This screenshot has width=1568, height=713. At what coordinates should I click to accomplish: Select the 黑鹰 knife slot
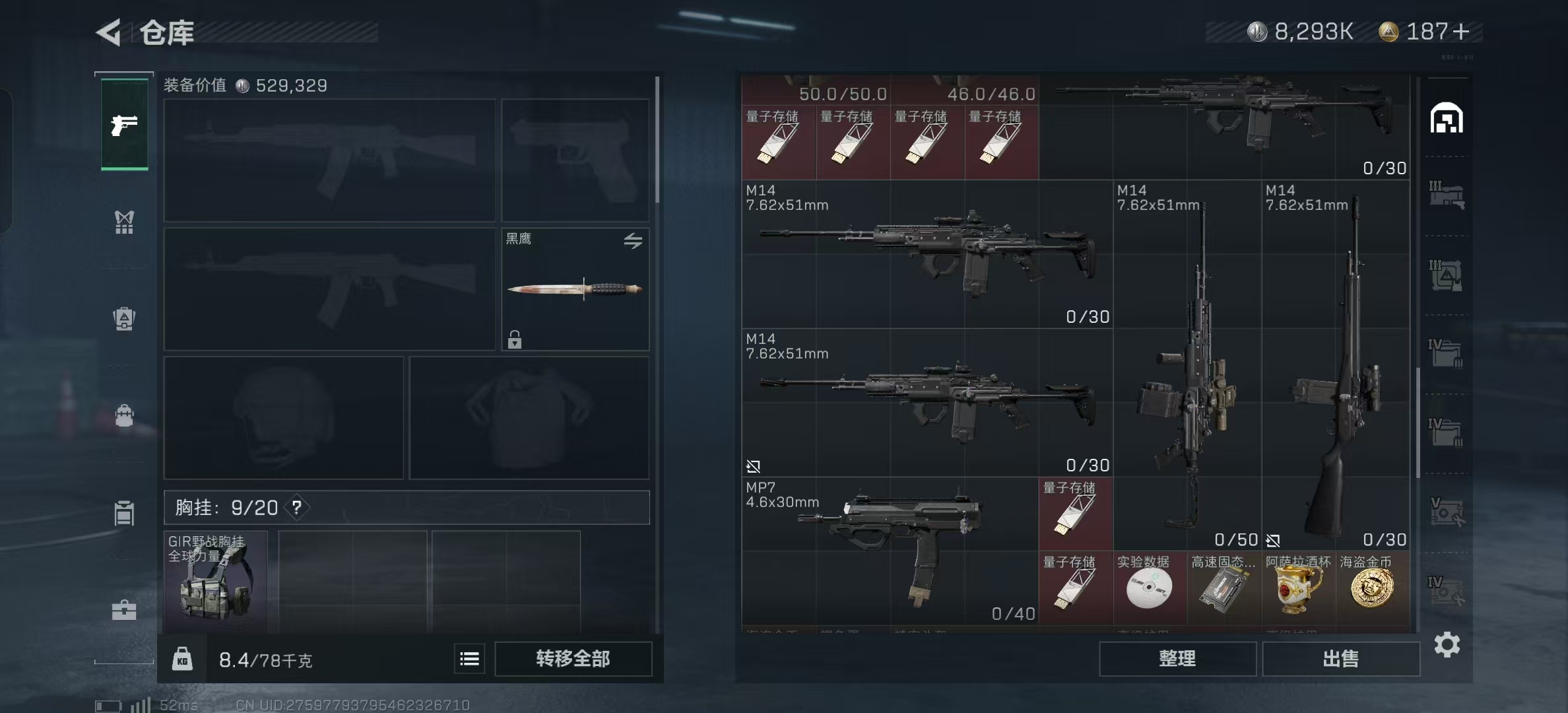[575, 289]
